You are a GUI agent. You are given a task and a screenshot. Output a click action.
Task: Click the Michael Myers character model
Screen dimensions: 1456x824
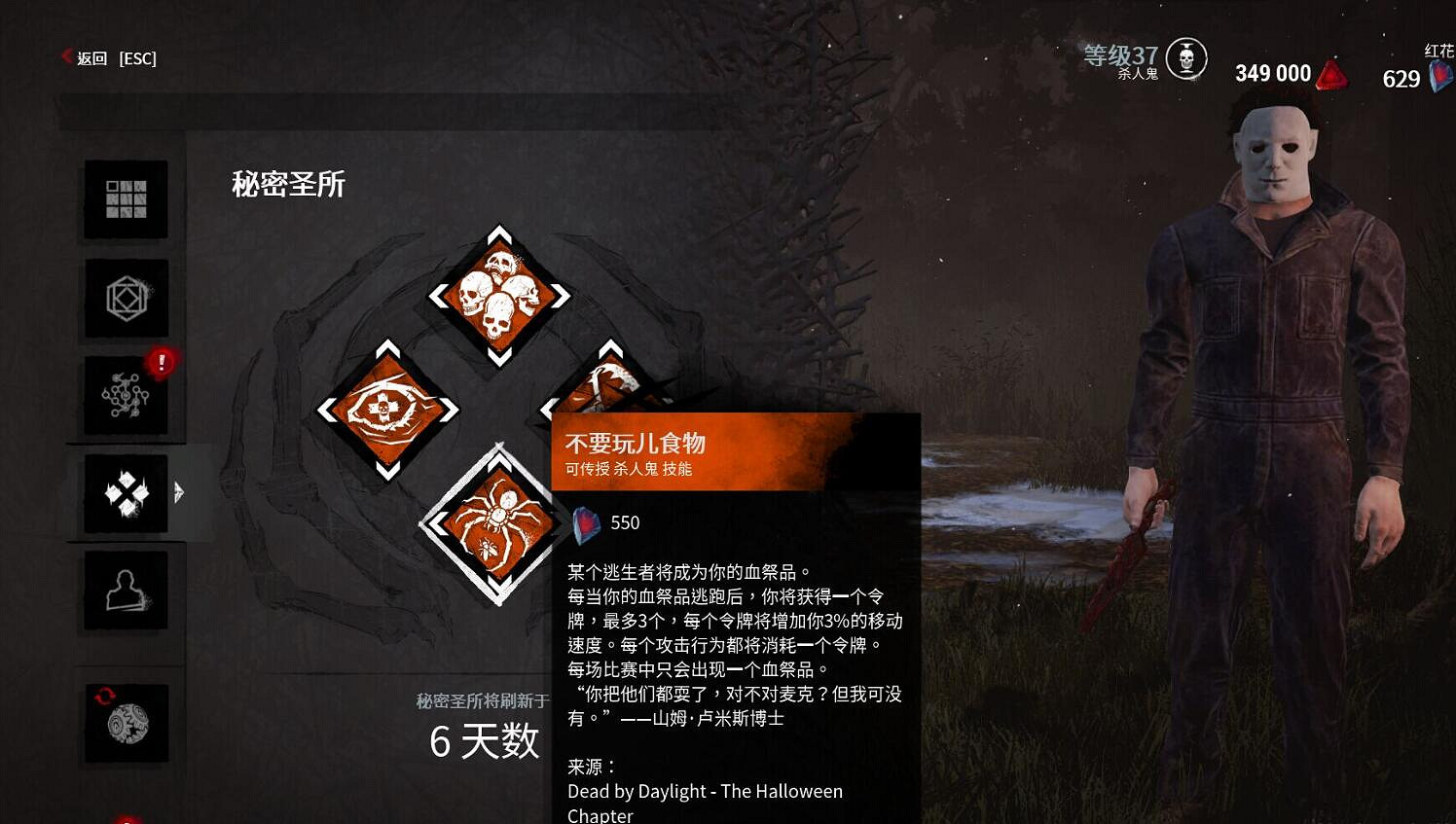pyautogui.click(x=1275, y=389)
